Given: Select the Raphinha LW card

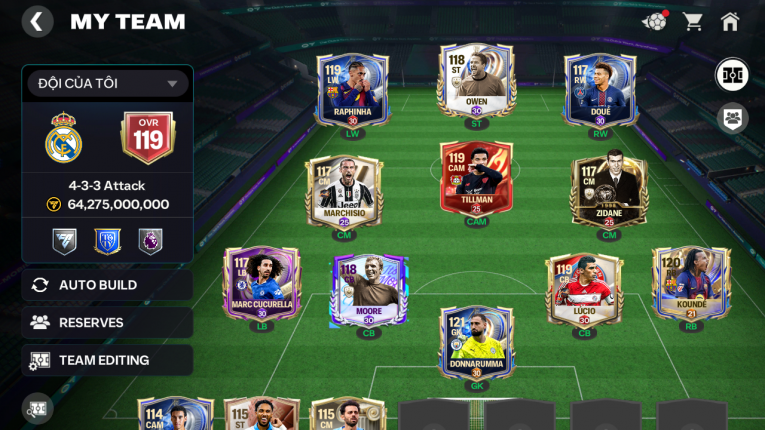Looking at the screenshot, I should point(352,90).
